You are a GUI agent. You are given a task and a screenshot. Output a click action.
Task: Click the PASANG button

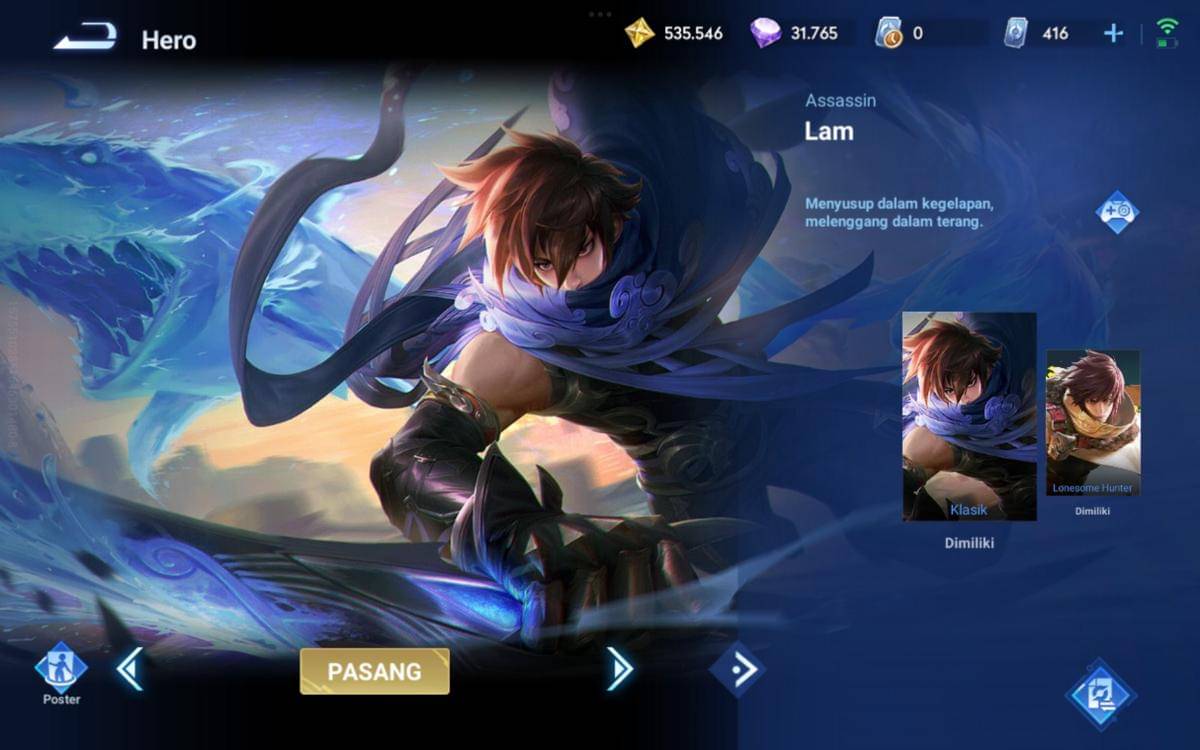[375, 671]
